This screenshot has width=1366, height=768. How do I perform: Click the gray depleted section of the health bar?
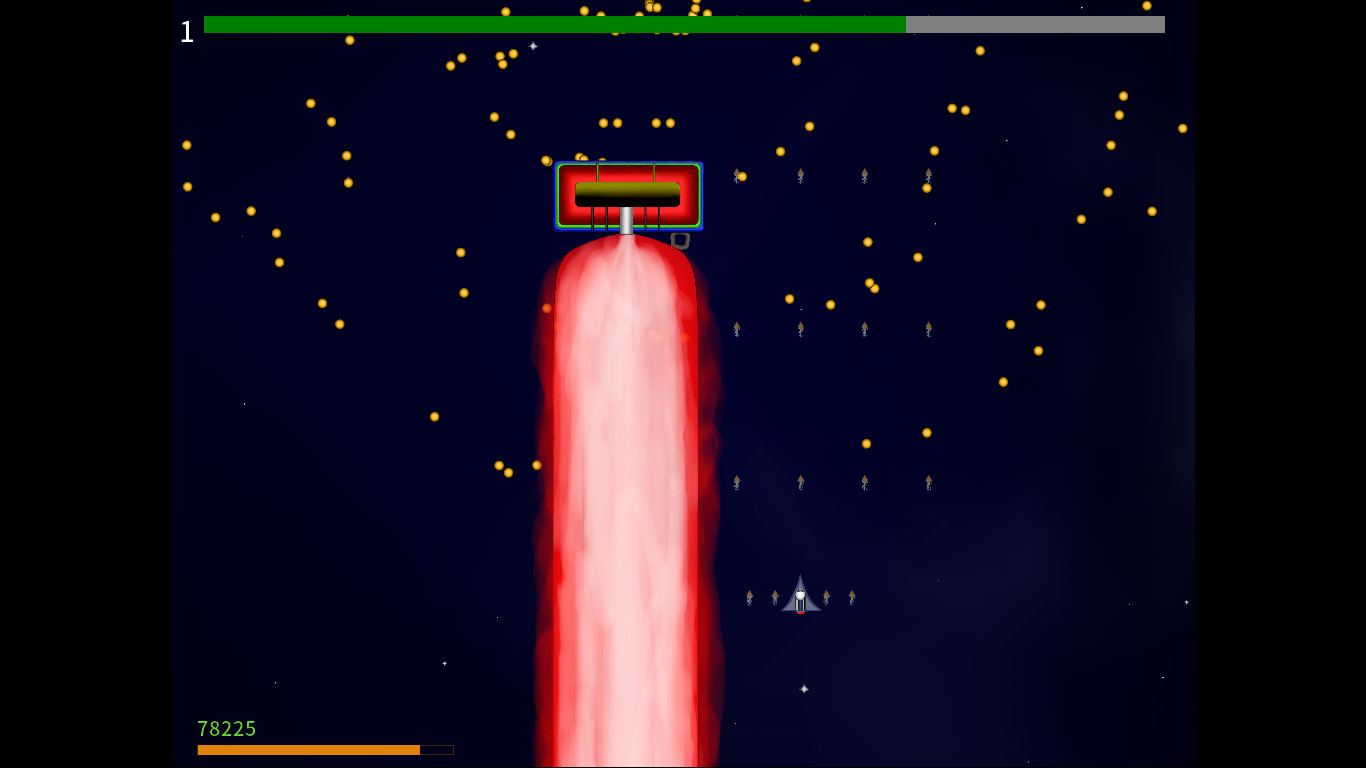(x=1035, y=24)
